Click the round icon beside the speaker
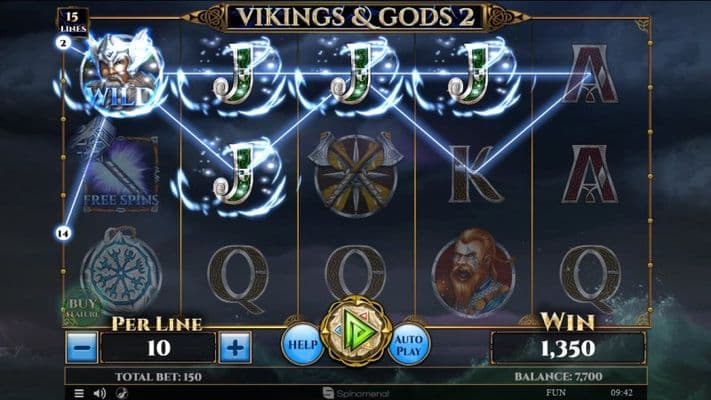 click(x=122, y=393)
